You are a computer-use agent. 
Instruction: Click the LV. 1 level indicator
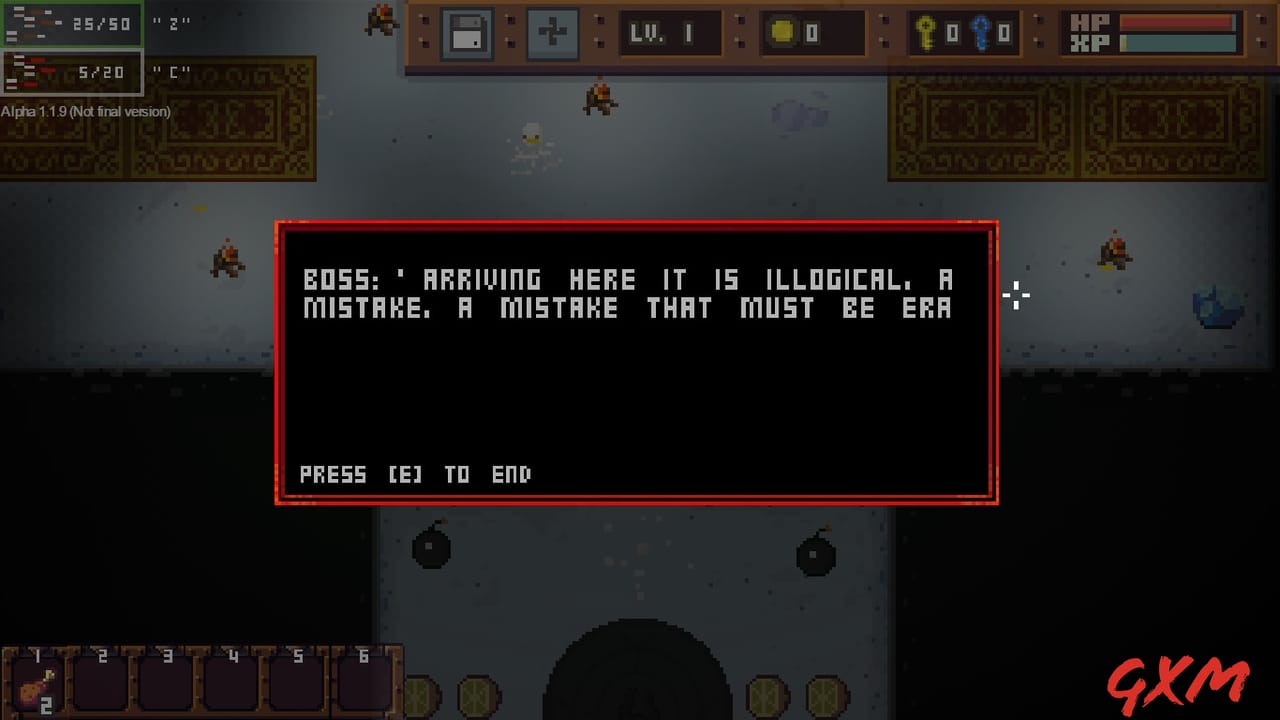668,33
